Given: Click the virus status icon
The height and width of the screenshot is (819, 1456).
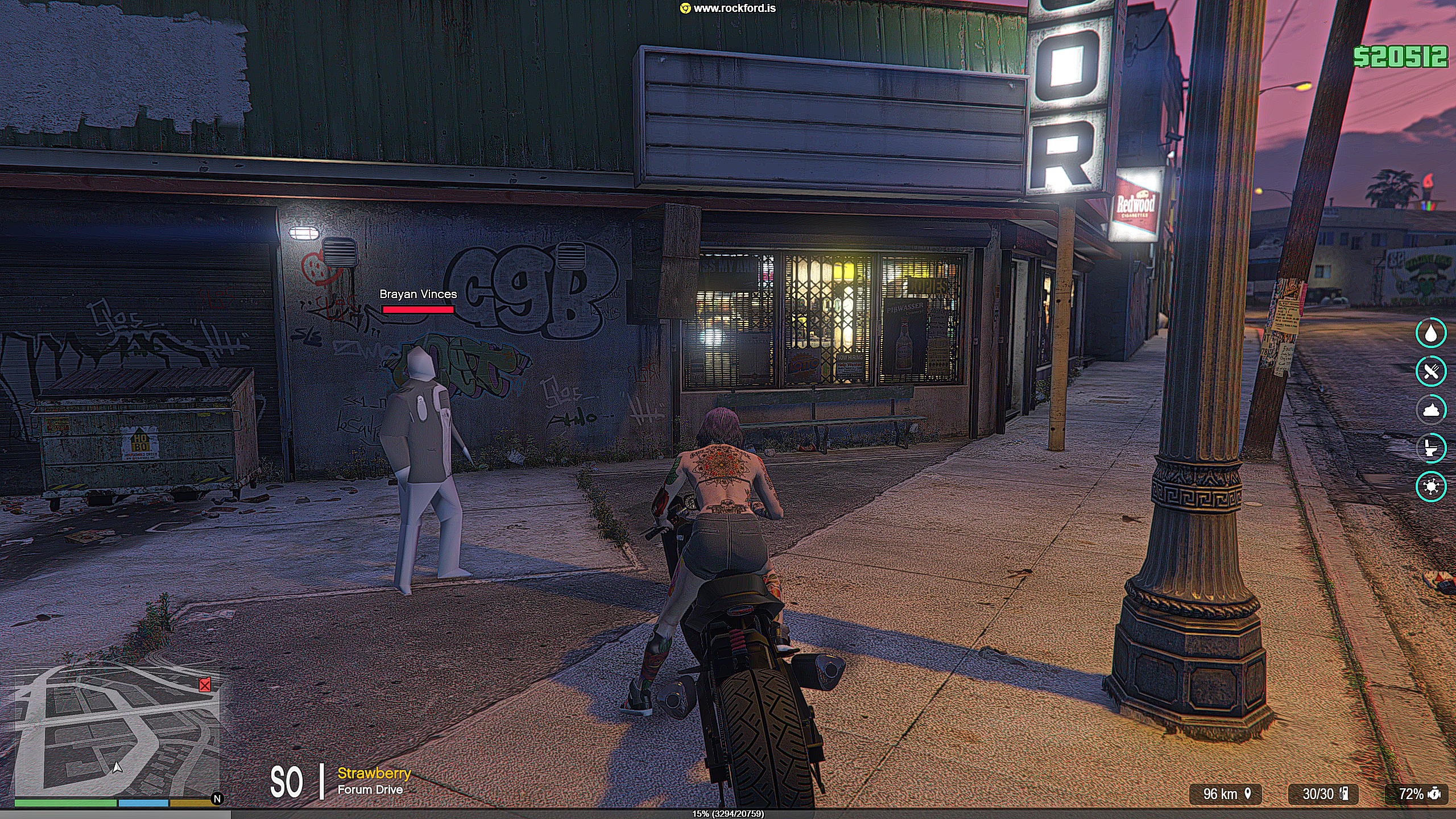Looking at the screenshot, I should 1430,486.
